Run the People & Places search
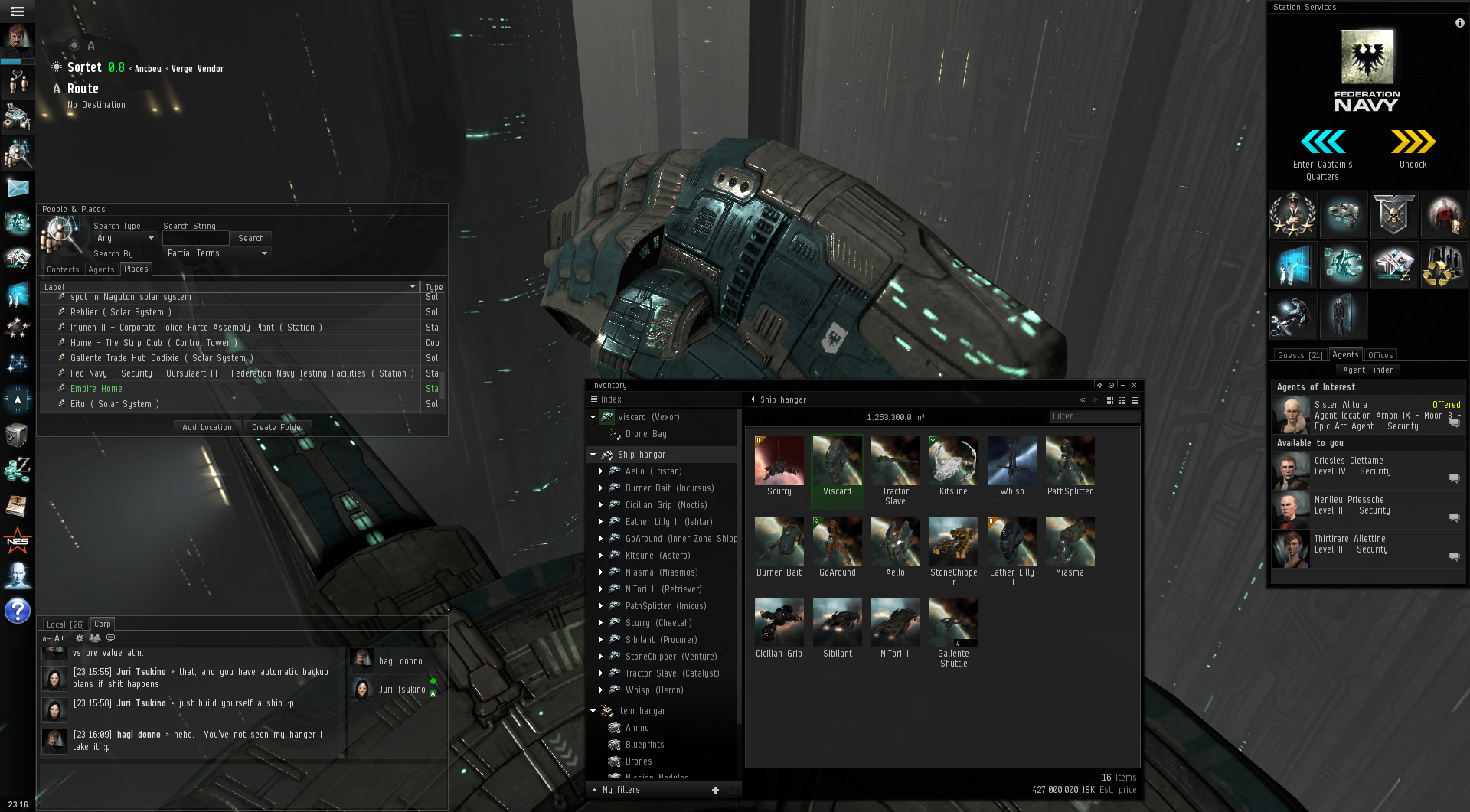The height and width of the screenshot is (812, 1470). click(x=250, y=238)
